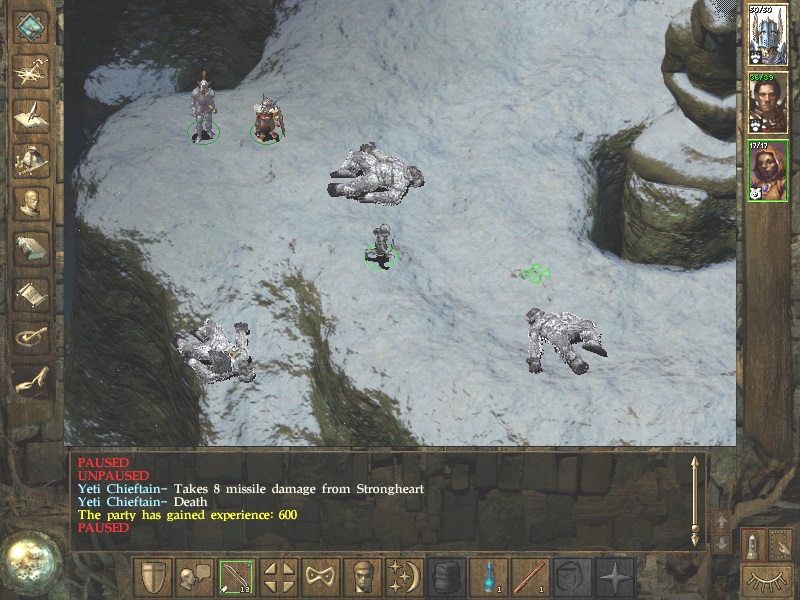Viewport: 800px width, 600px height.
Task: Use the blue potion quick item
Action: coord(487,577)
